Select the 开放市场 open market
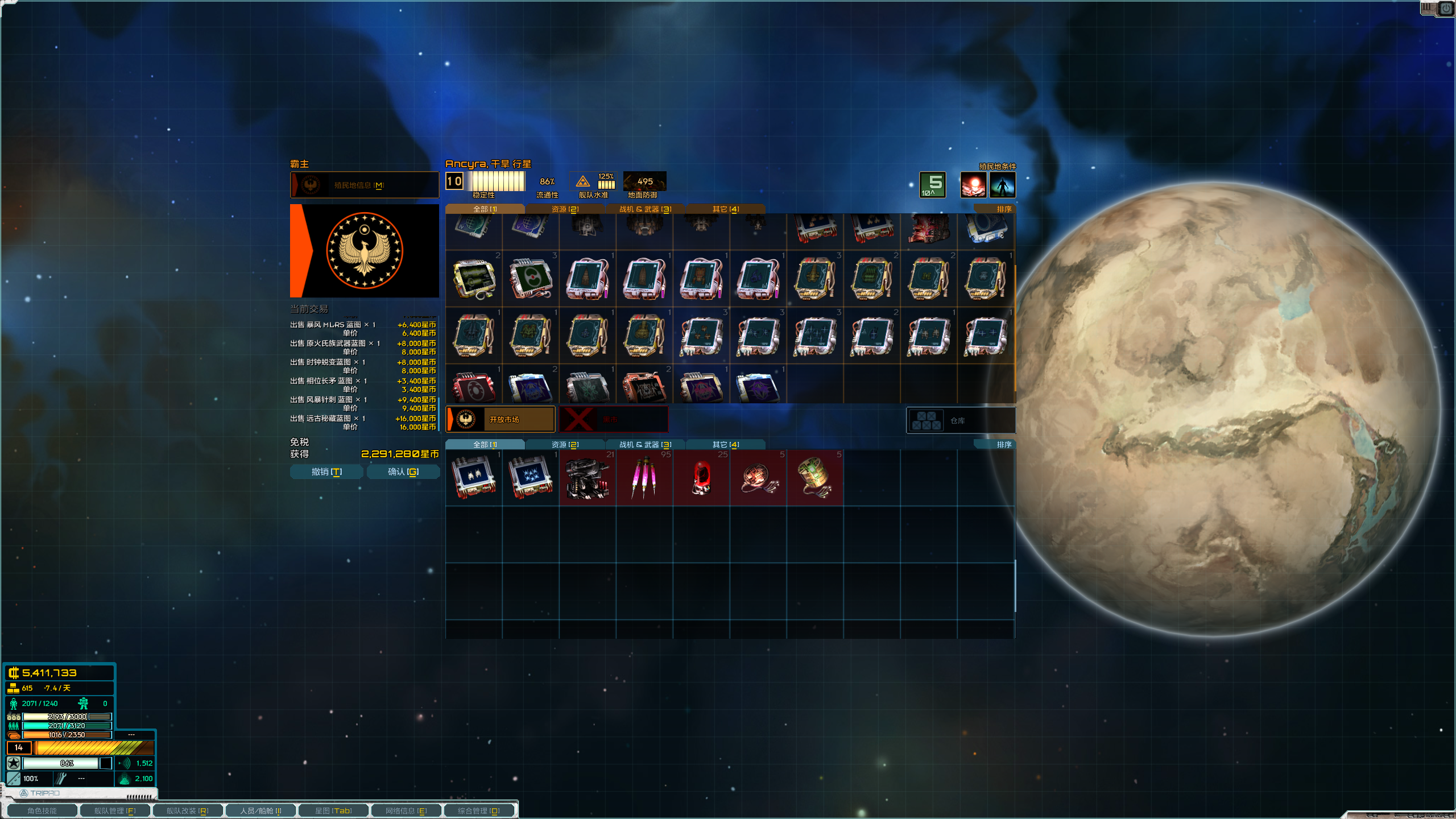Screen dimensions: 1456x819 click(x=500, y=420)
